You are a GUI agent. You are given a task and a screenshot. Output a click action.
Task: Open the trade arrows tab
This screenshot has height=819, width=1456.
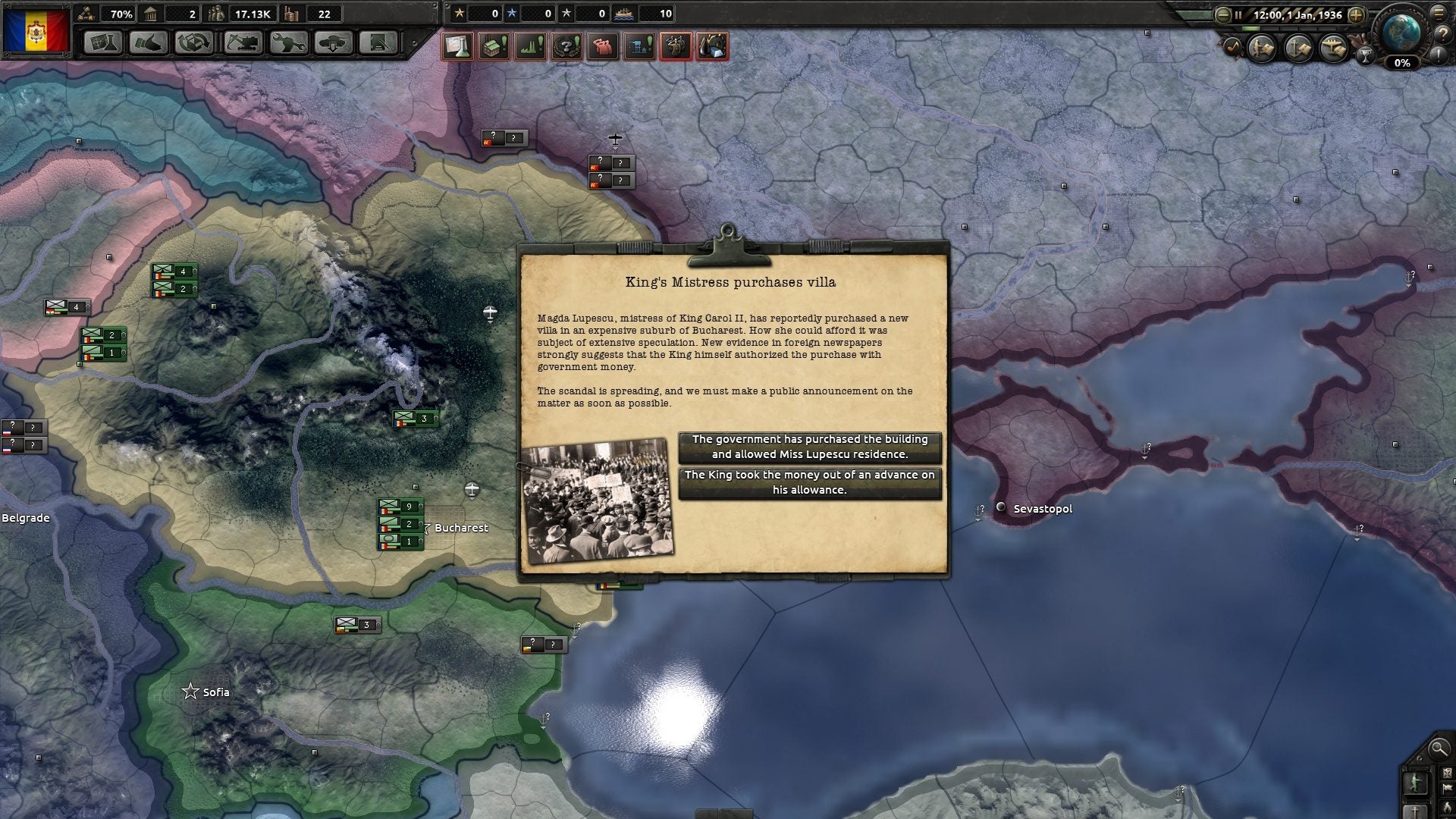click(194, 42)
